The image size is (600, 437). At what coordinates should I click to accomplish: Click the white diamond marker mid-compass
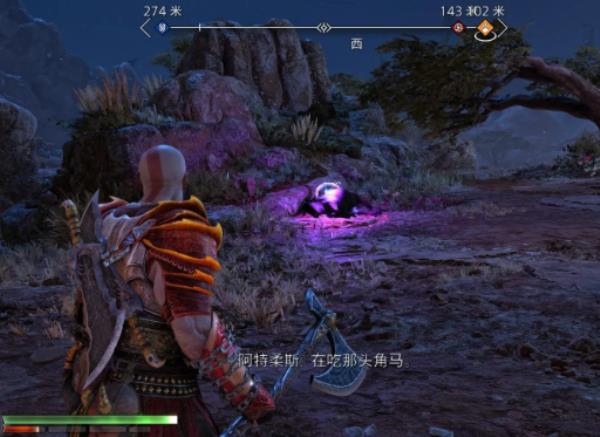pyautogui.click(x=323, y=28)
